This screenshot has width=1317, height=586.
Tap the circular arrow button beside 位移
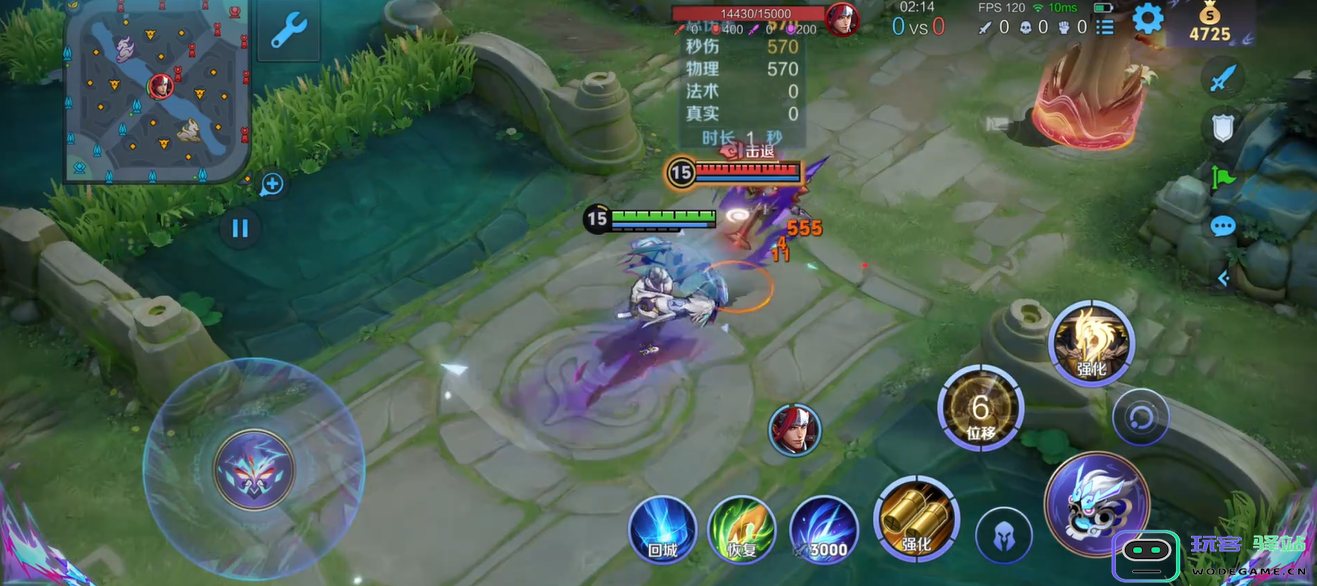1140,417
